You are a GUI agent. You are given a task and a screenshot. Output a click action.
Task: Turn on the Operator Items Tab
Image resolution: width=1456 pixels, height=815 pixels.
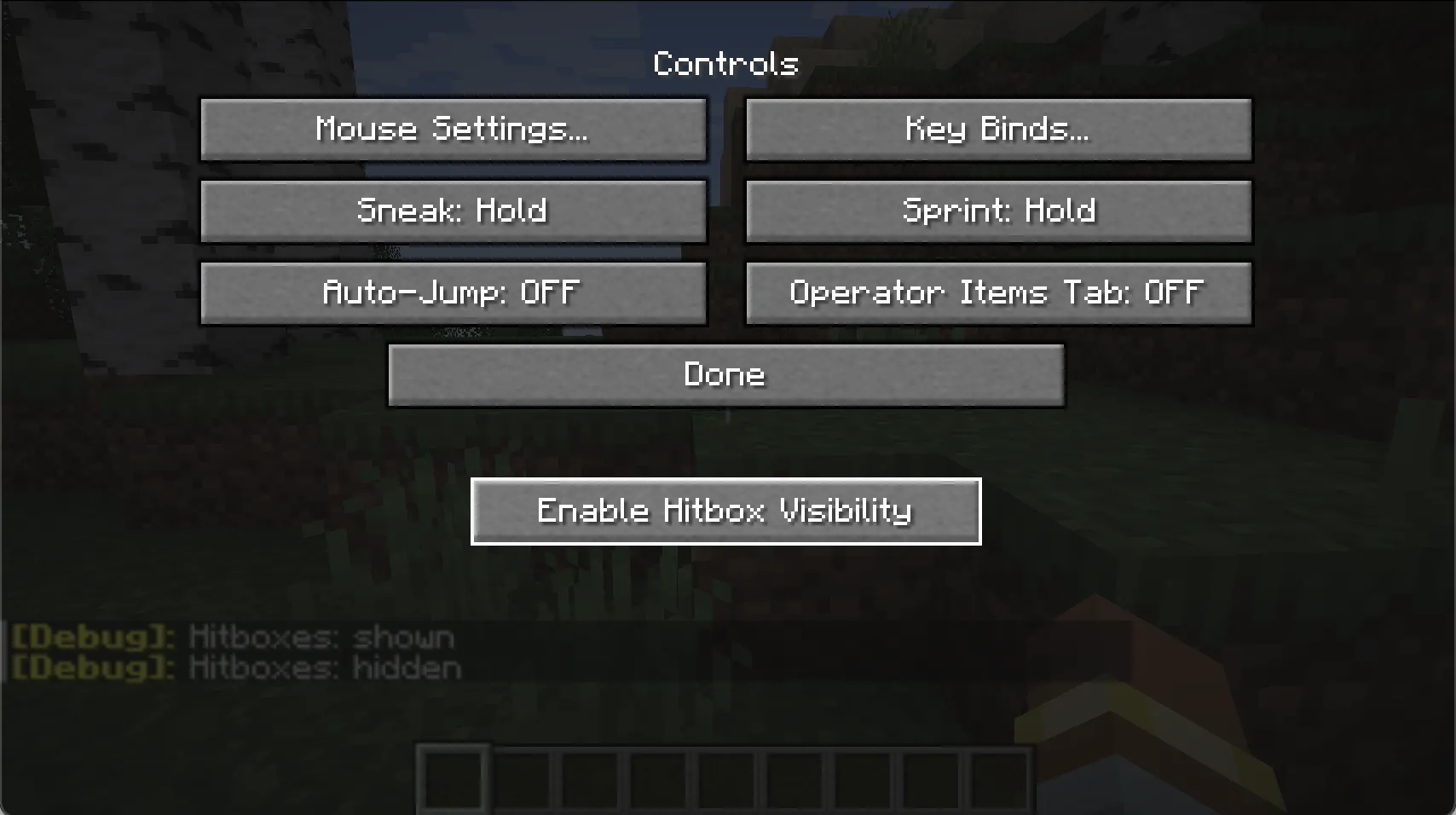998,292
